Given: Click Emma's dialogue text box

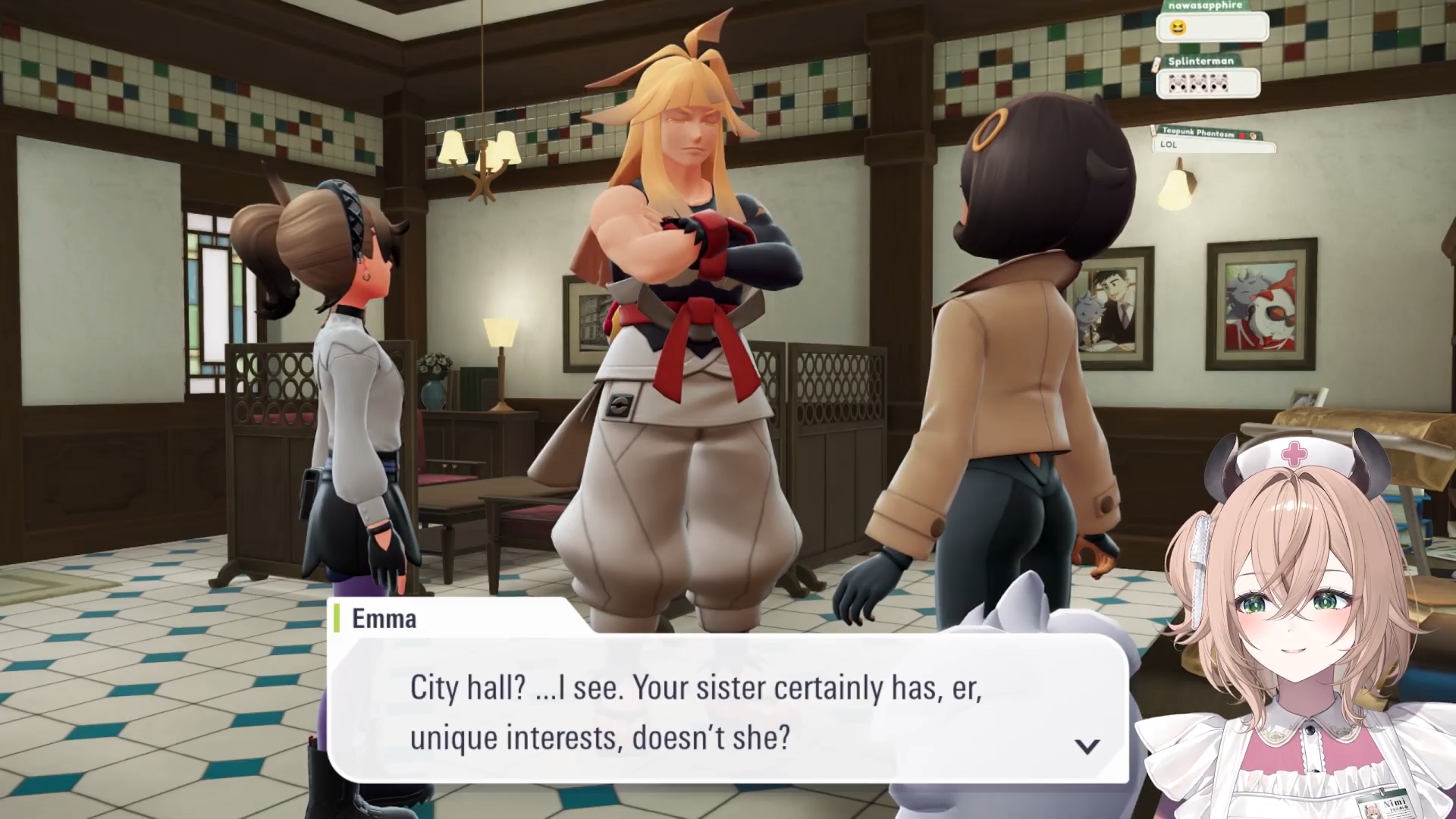Looking at the screenshot, I should 726,711.
